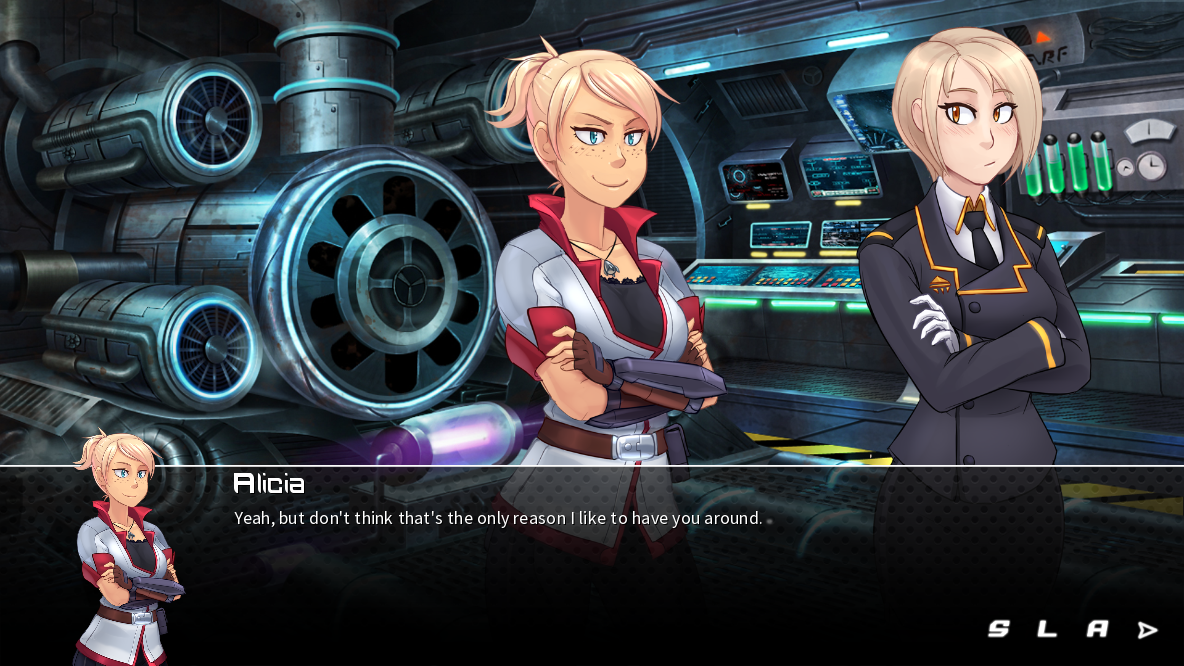1184x666 pixels.
Task: Click the S save button
Action: pyautogui.click(x=998, y=629)
